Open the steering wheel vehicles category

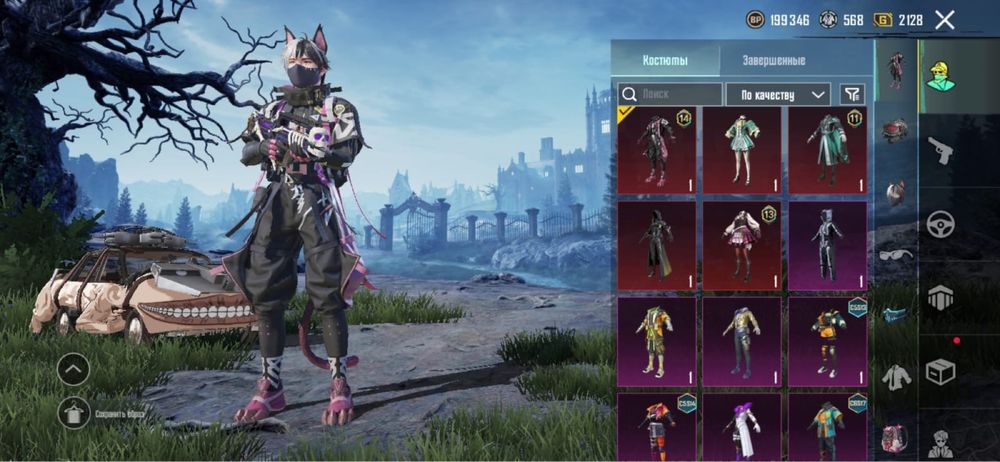click(x=940, y=224)
